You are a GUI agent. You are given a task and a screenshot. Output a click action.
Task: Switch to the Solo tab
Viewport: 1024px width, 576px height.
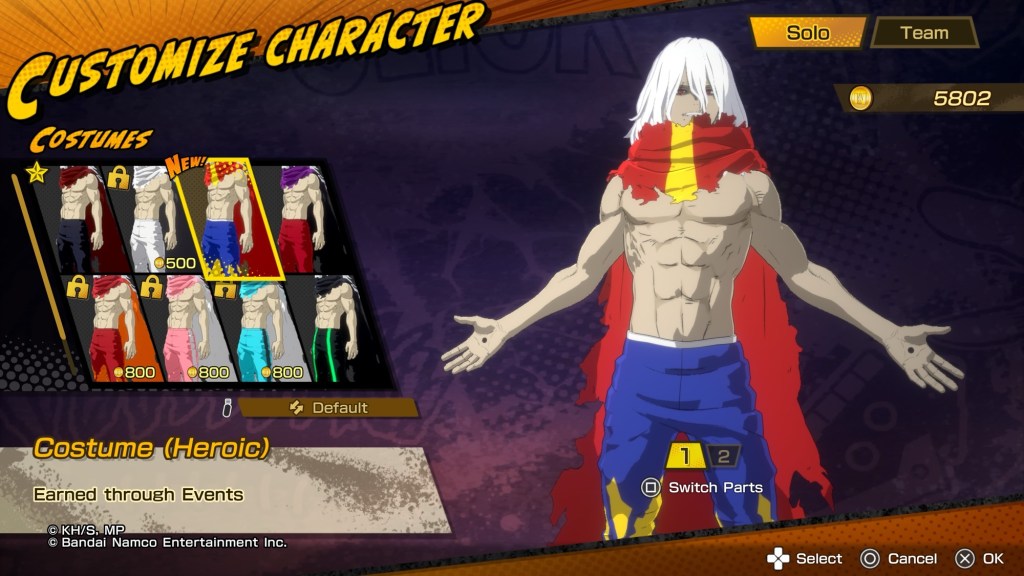click(x=807, y=33)
